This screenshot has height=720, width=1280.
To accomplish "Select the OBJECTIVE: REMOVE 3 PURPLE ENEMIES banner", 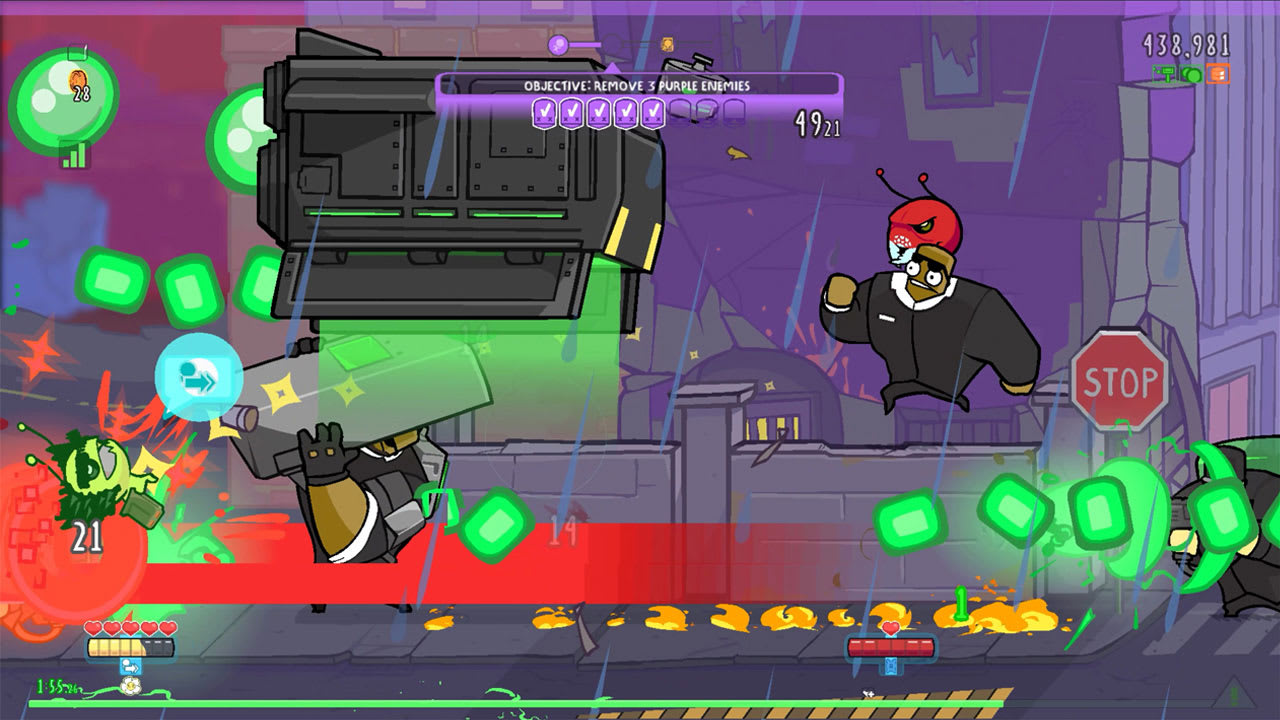I will (x=637, y=85).
